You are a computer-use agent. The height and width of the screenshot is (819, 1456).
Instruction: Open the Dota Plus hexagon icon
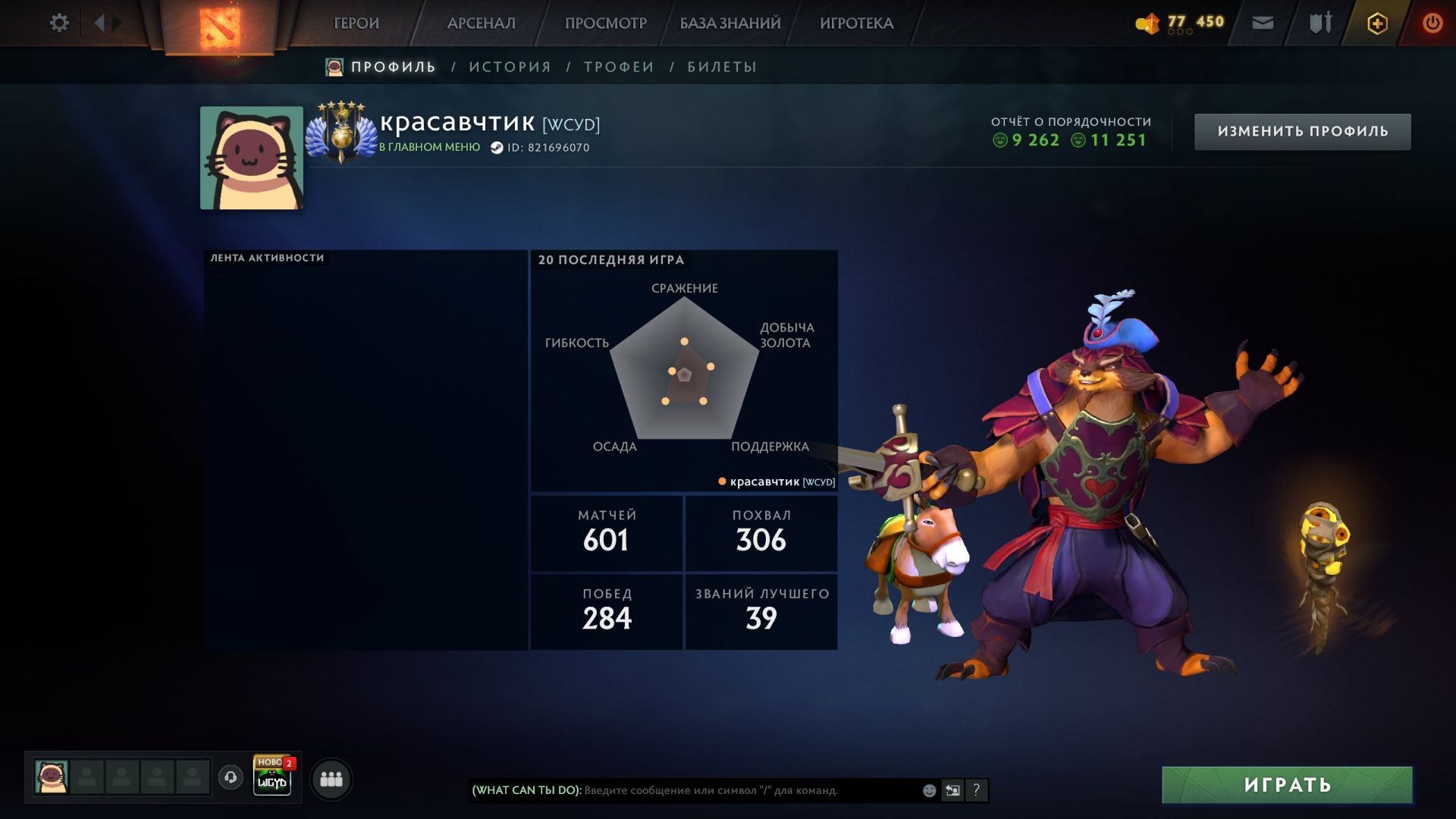[1377, 24]
